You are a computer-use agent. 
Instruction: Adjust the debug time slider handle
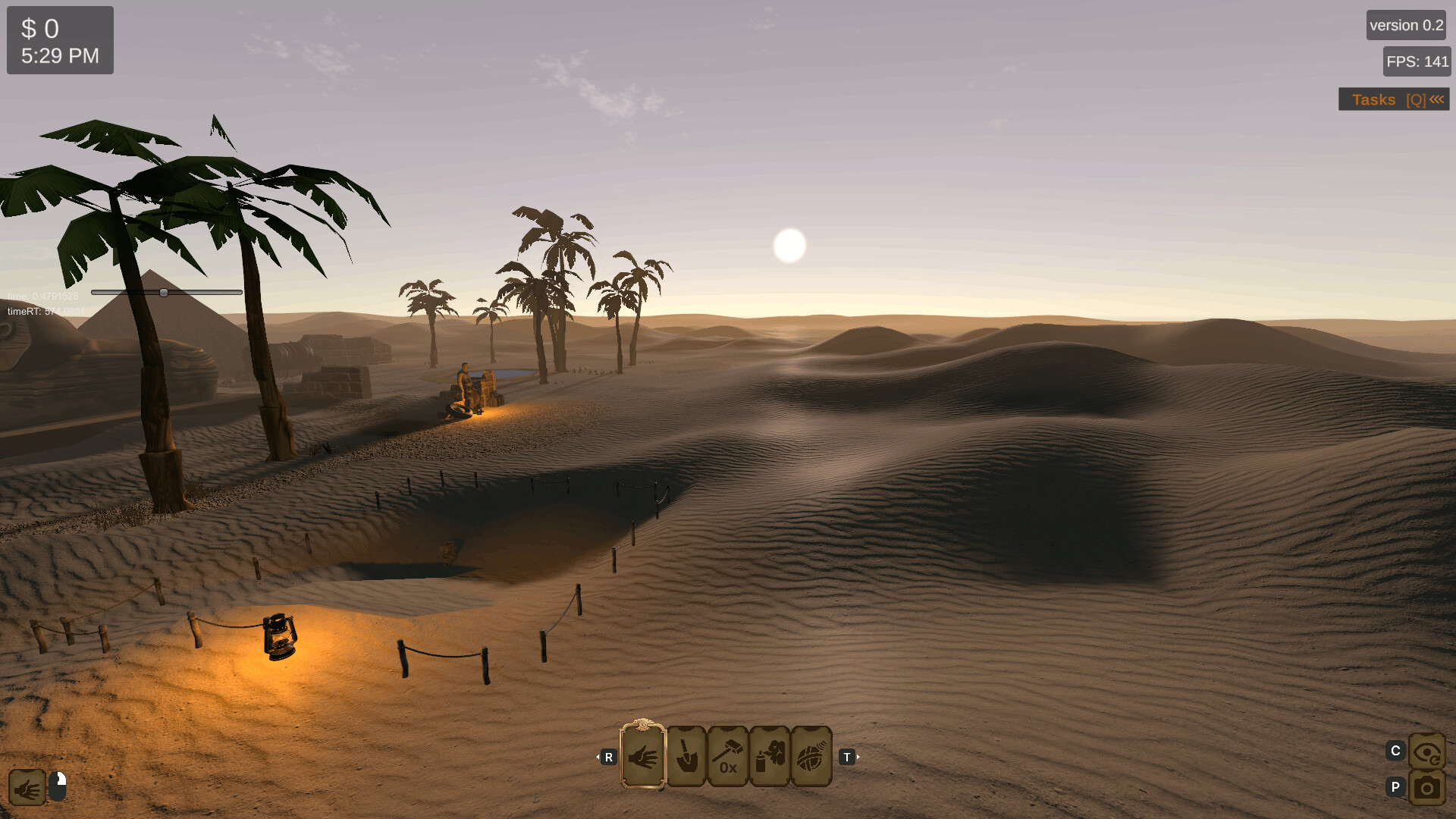(165, 292)
